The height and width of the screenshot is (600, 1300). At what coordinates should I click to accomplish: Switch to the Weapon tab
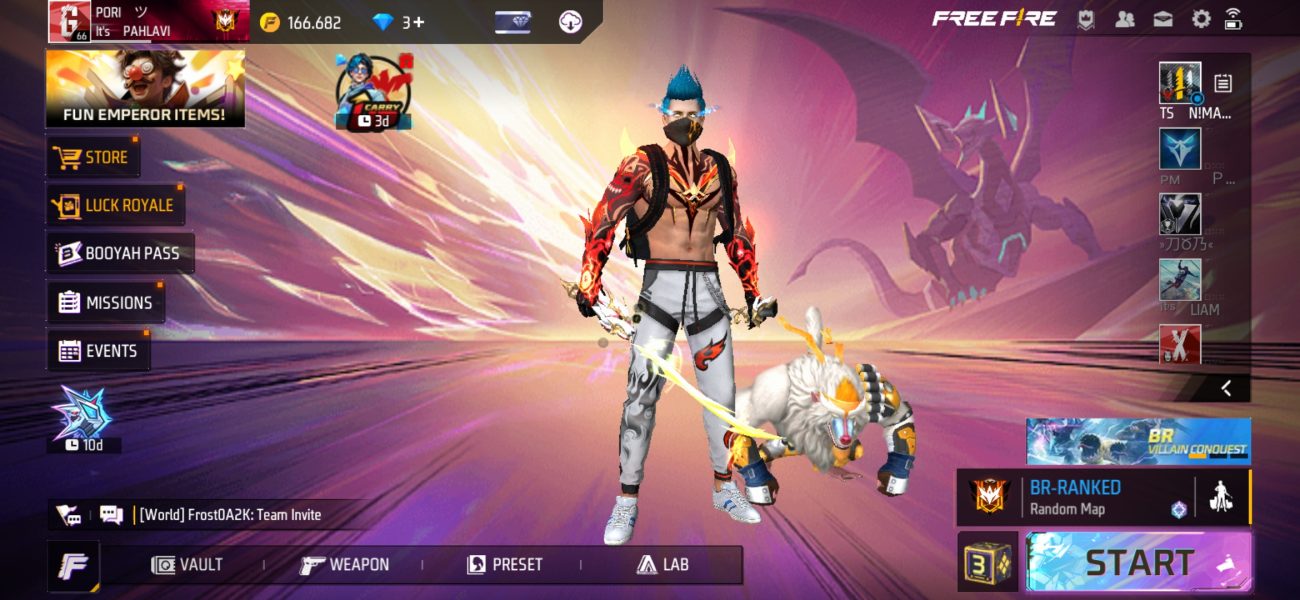click(345, 565)
